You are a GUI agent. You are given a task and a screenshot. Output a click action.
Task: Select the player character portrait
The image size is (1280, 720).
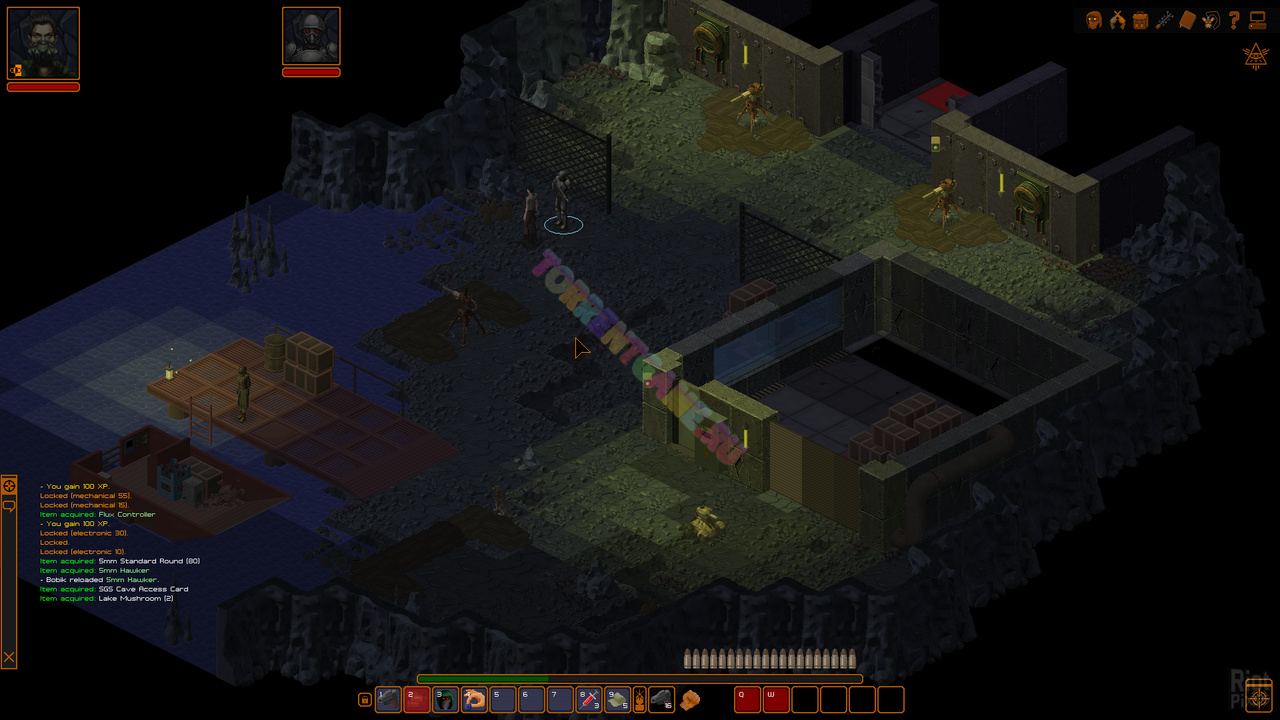(x=43, y=43)
